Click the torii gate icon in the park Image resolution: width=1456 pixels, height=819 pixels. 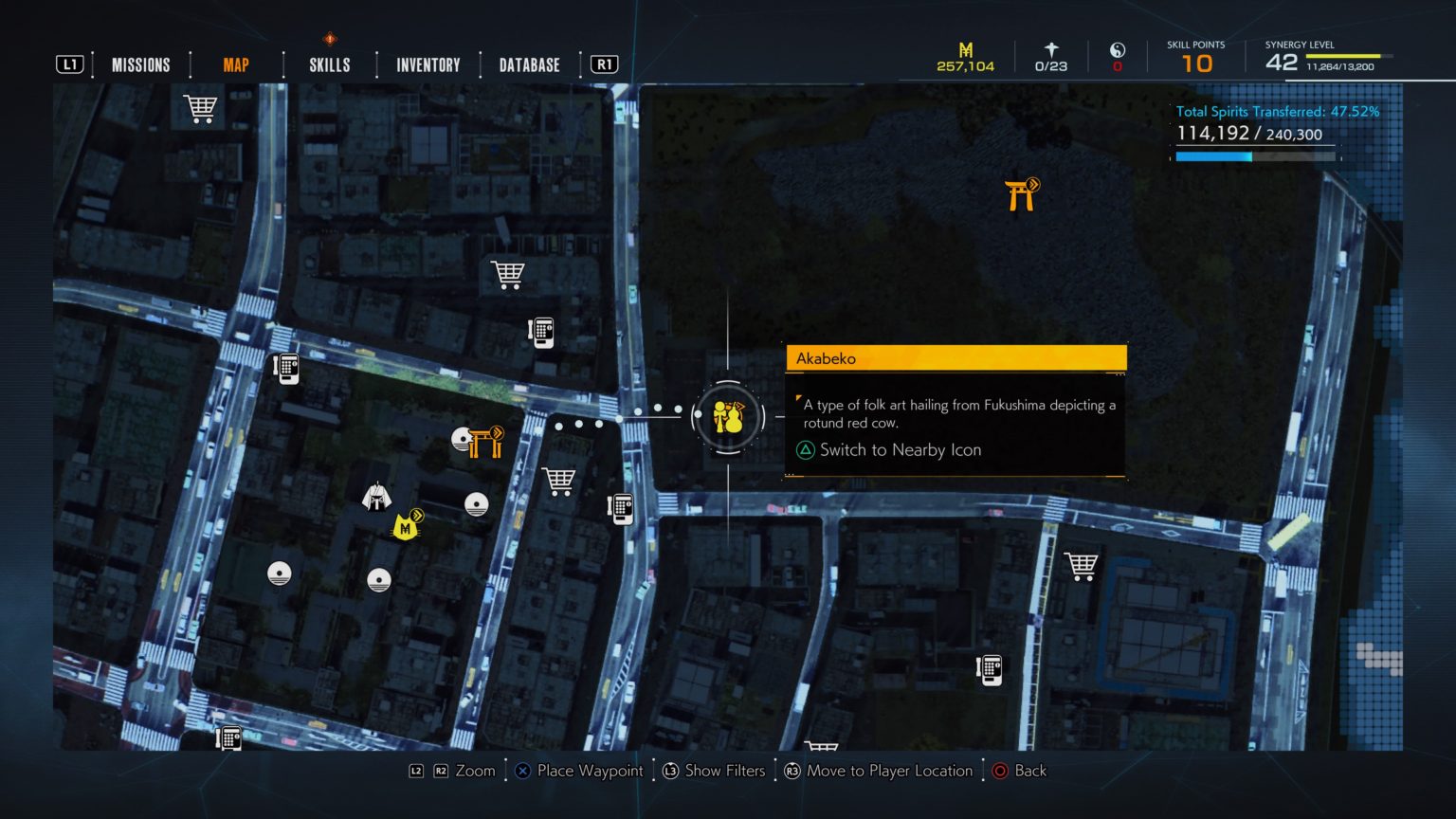(1021, 193)
